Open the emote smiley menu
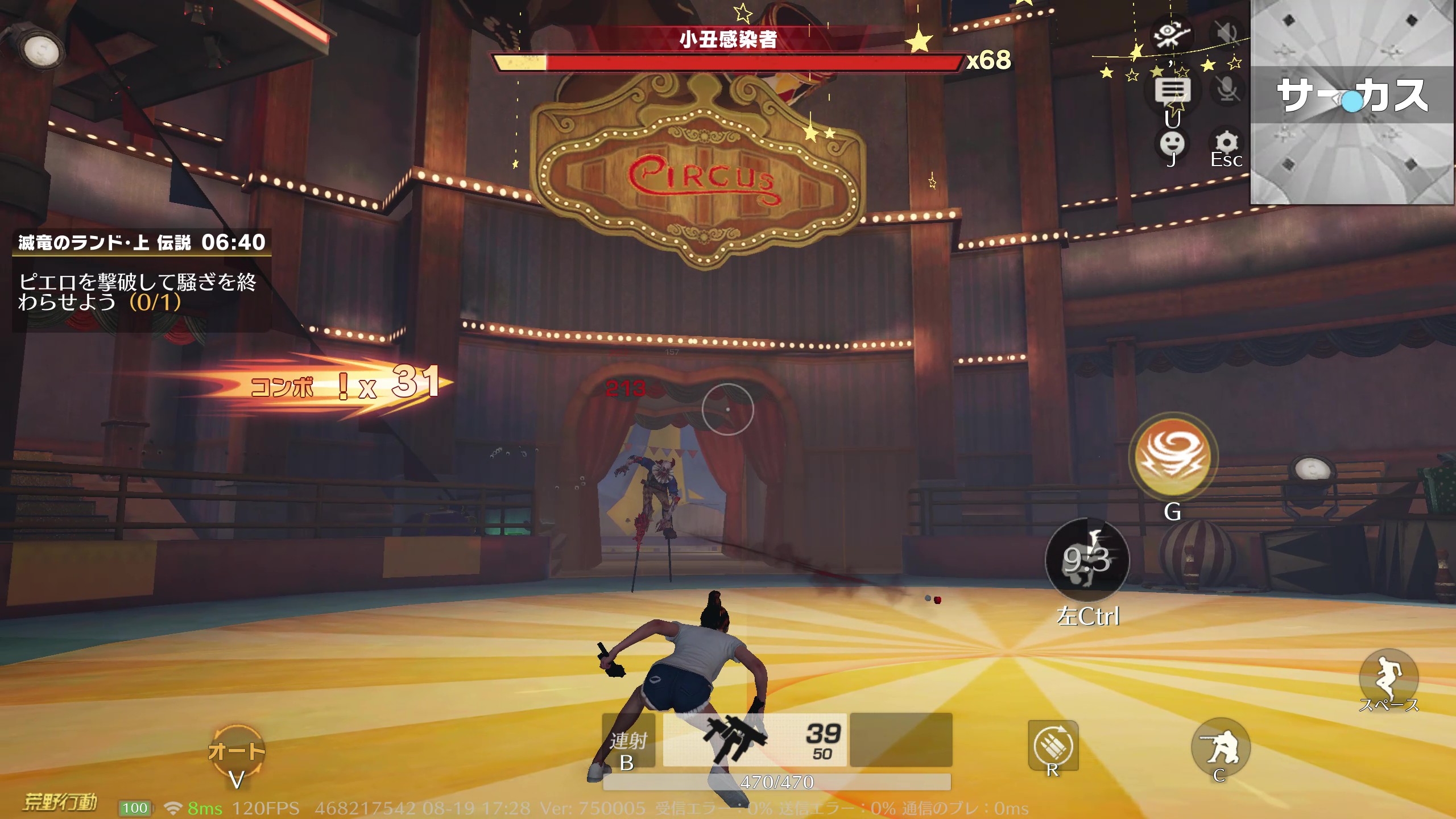The height and width of the screenshot is (819, 1456). click(1172, 144)
